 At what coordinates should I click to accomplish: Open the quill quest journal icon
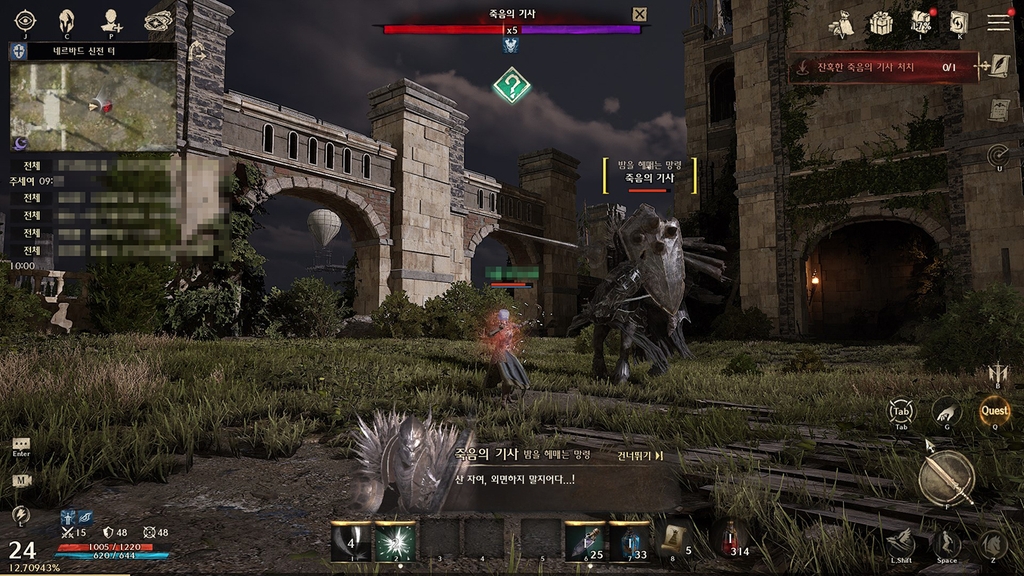coord(997,67)
